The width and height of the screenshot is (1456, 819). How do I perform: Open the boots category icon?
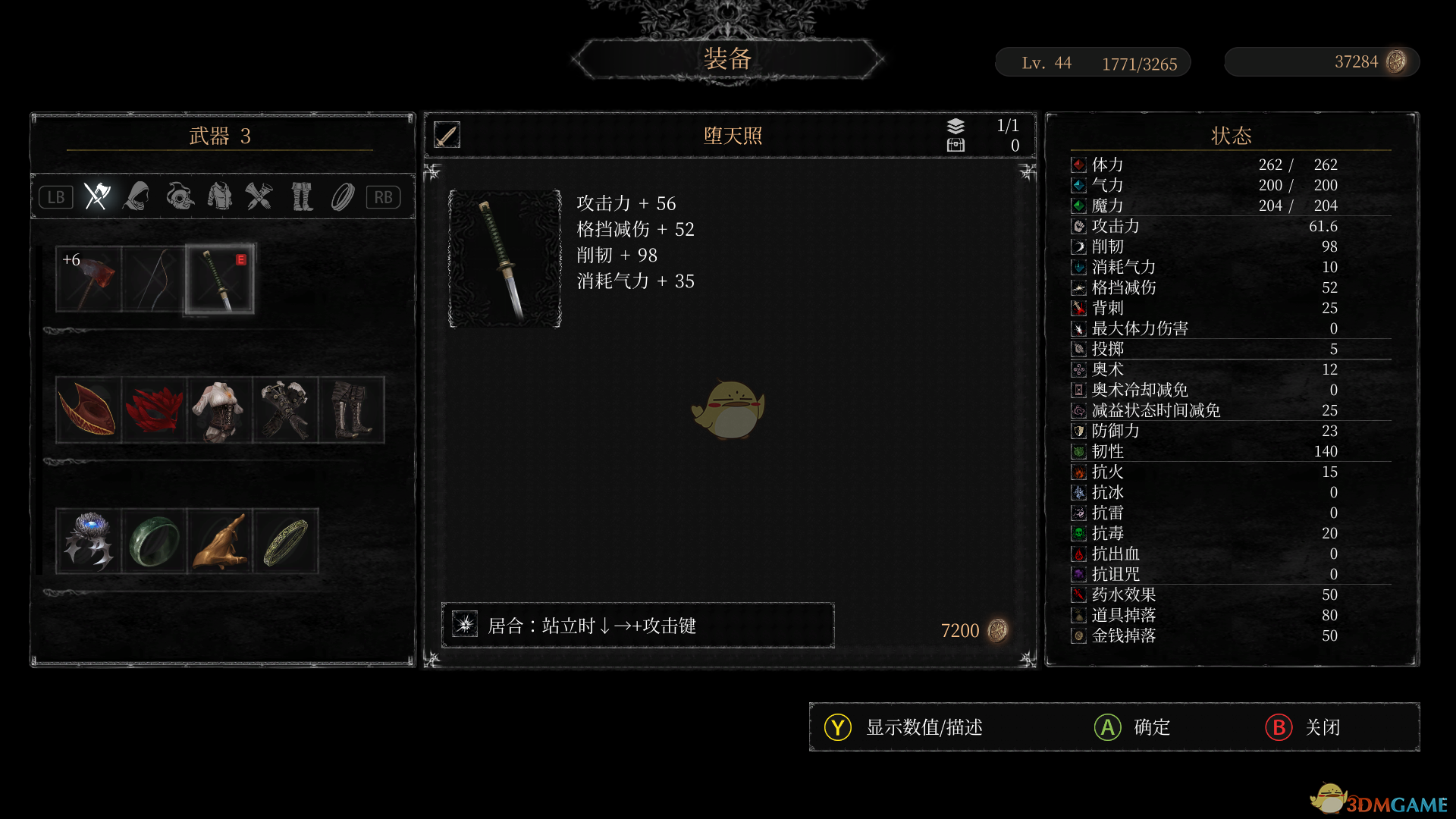point(301,196)
